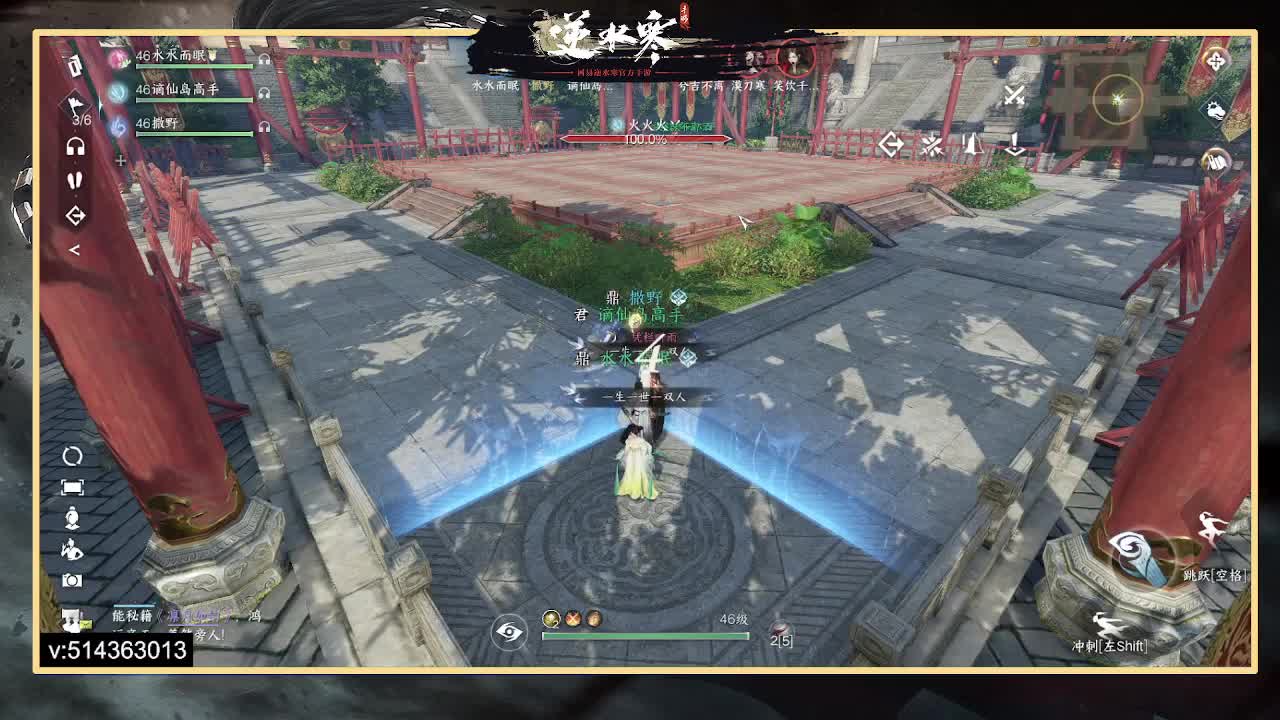Click the footsteps auto-follow icon on left sidebar
Screen dimensions: 1280x720
coord(74,181)
